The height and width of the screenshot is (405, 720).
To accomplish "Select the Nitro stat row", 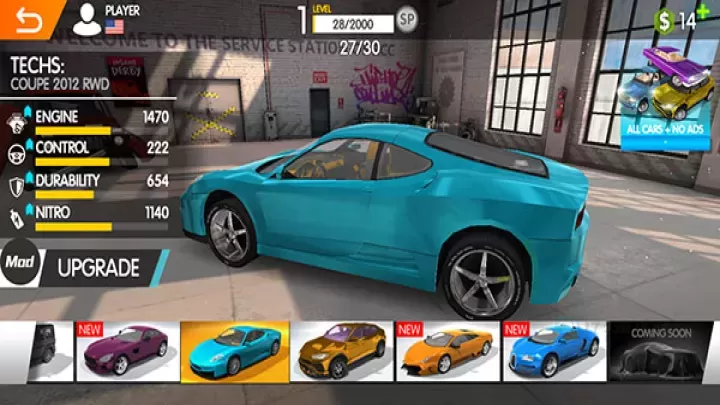I will tap(88, 217).
